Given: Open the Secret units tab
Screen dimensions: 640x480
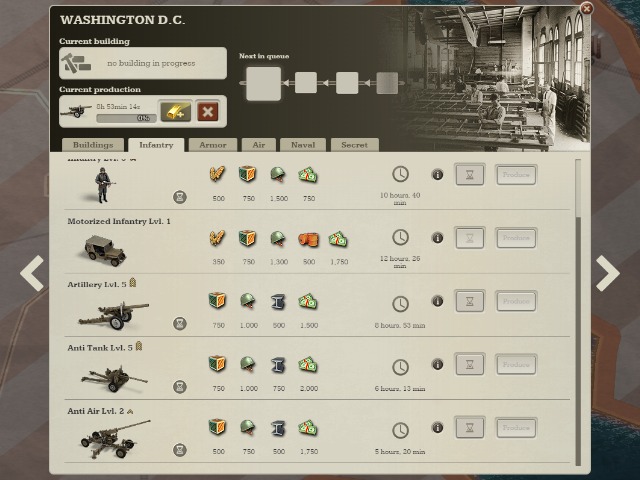Looking at the screenshot, I should [354, 145].
